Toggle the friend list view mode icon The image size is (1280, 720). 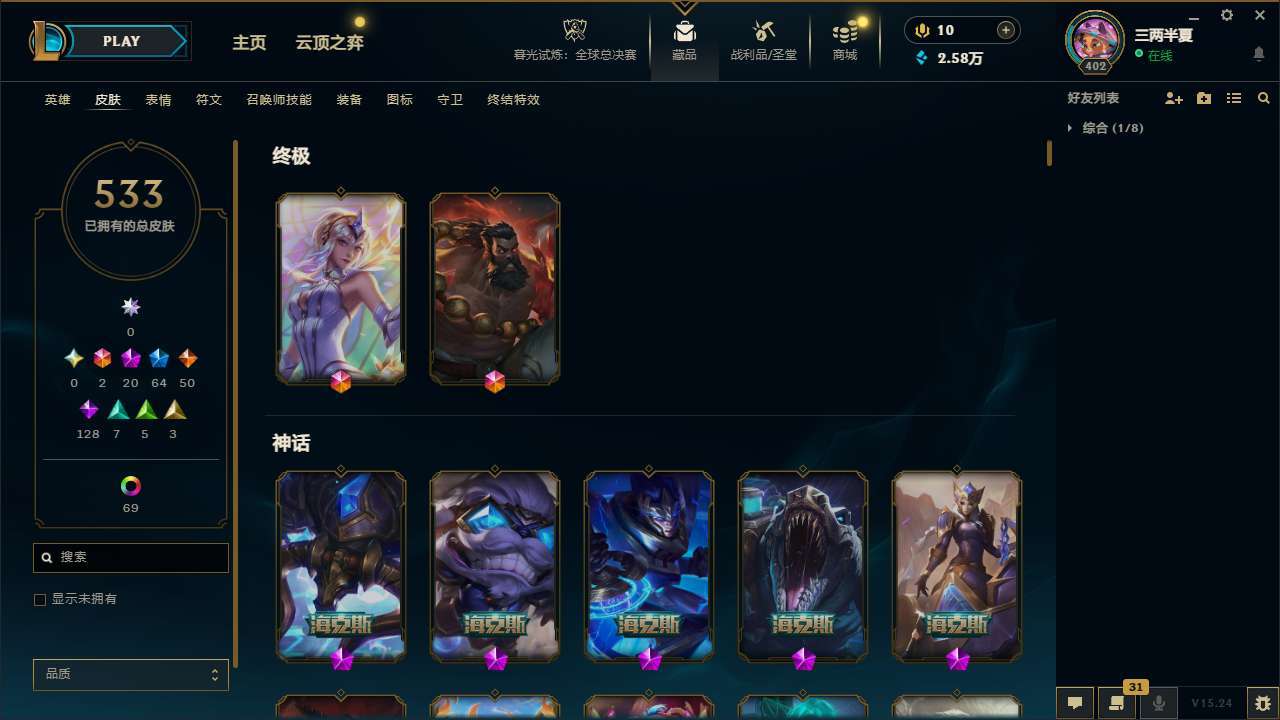click(1234, 98)
